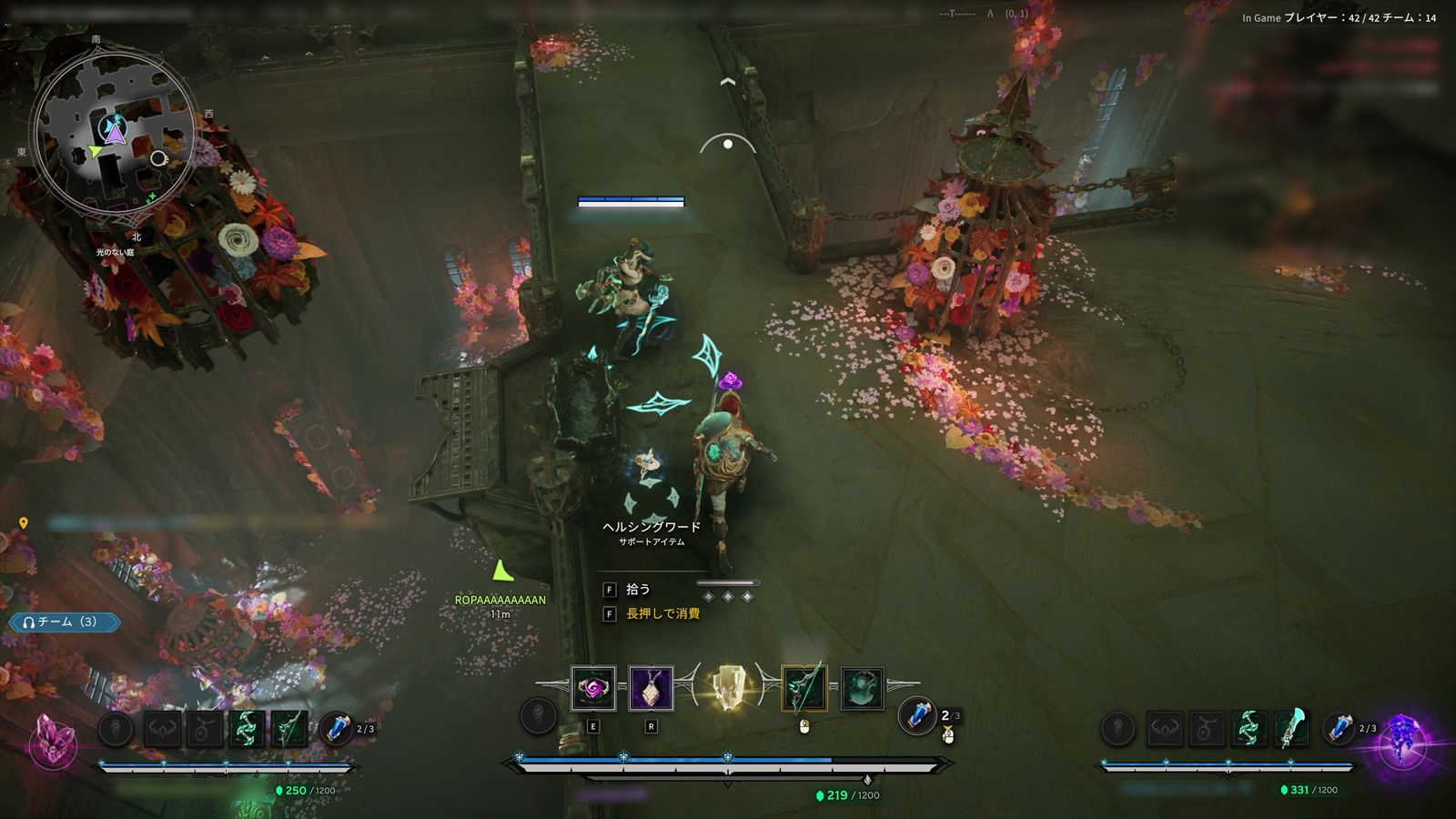Viewport: 1456px width, 819px height.
Task: Use the purple amulet ability
Action: [x=651, y=689]
